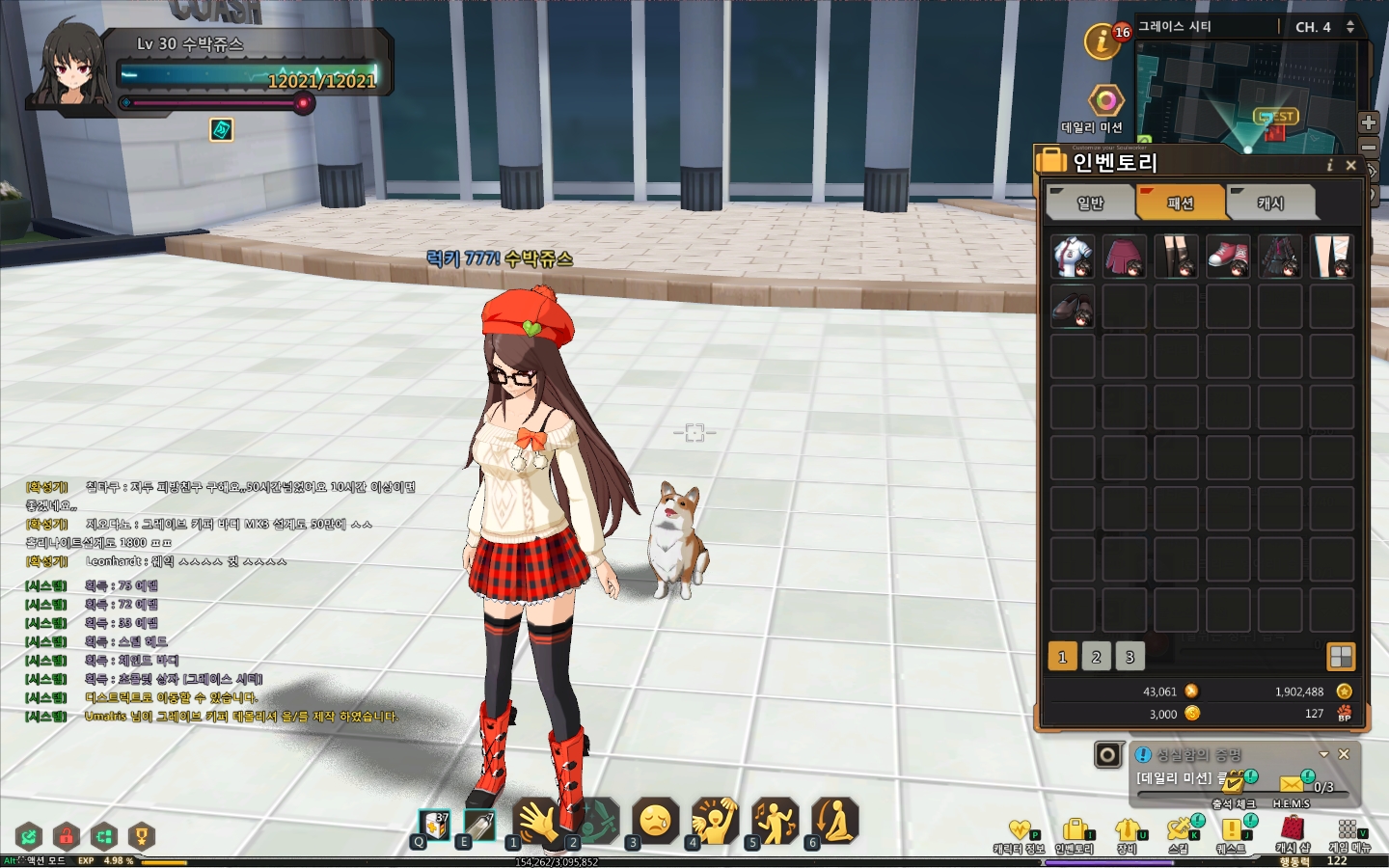Select the red sneakers item slot
1389x868 pixels.
[1228, 257]
